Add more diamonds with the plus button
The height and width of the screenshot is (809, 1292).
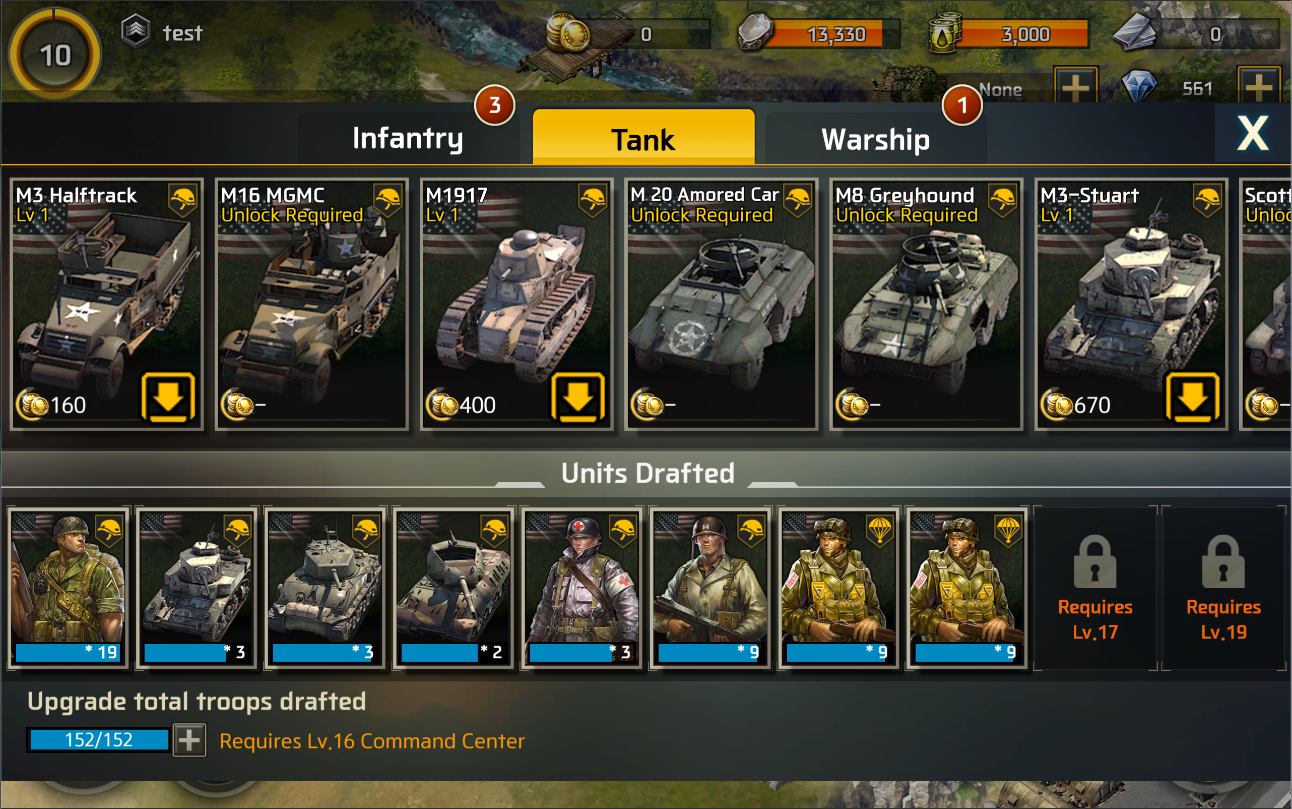coord(1259,88)
